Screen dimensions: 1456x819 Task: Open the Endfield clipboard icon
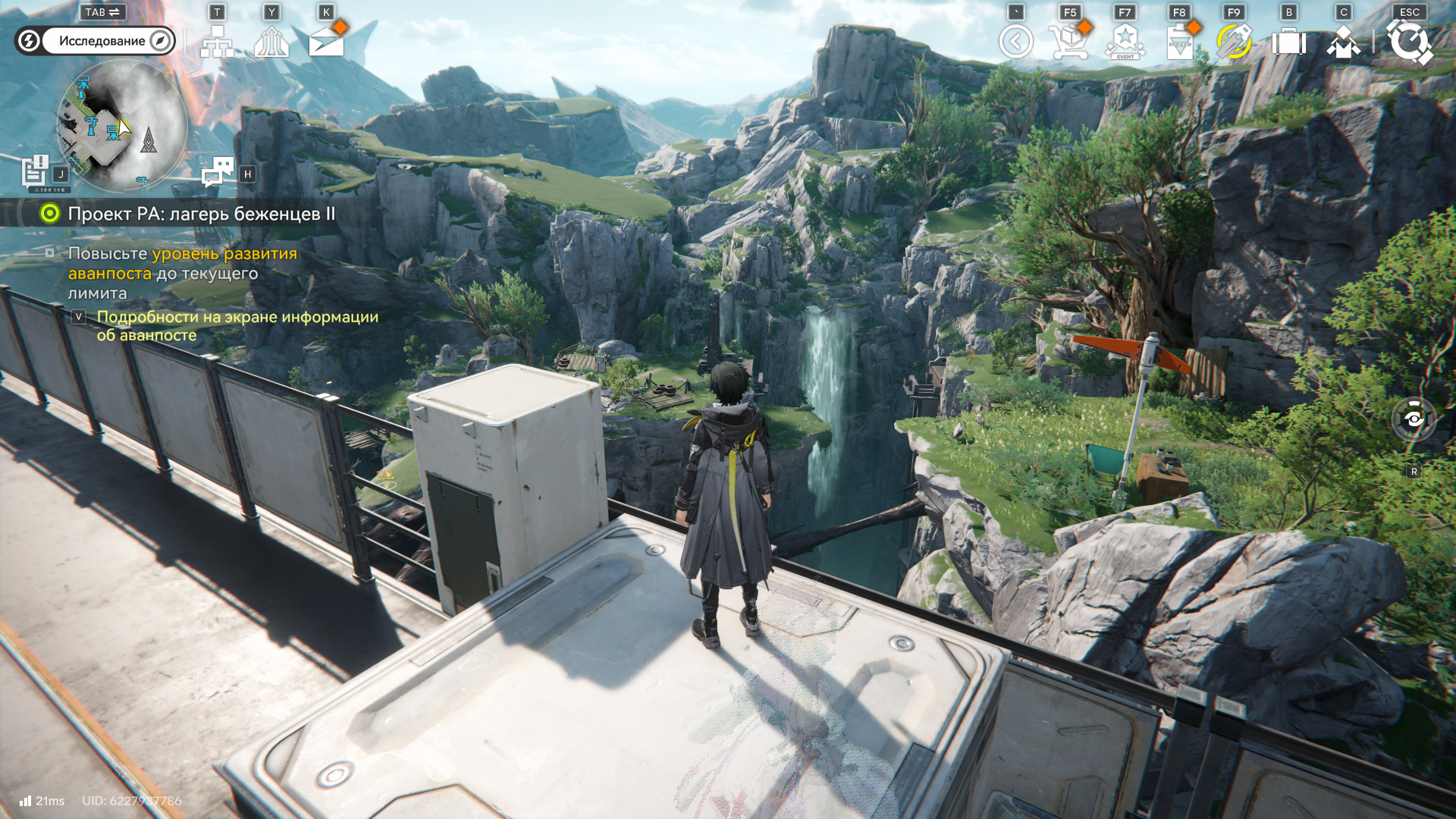point(1179,42)
